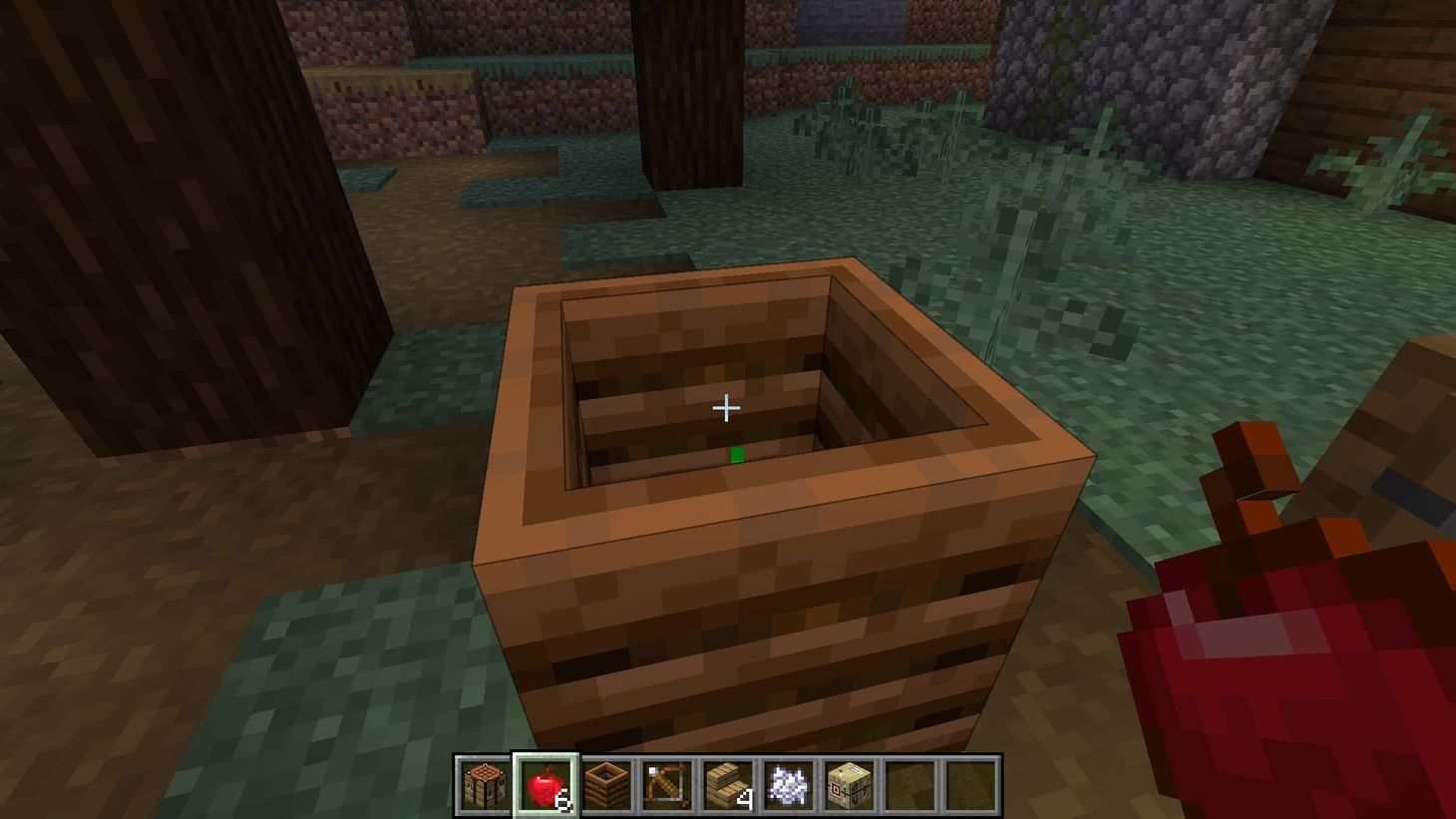
Task: Click the dark oak tree trunk on the left
Action: pos(180,249)
